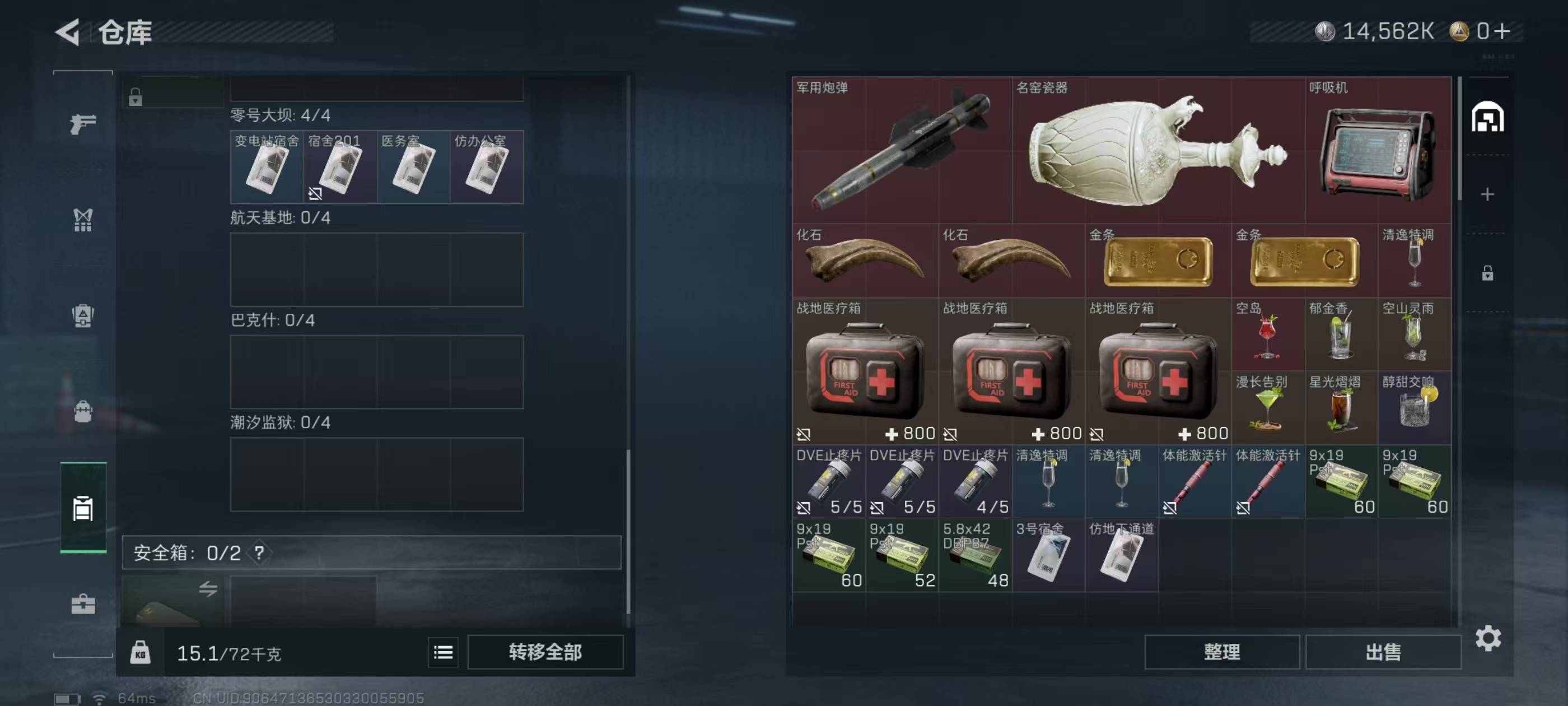The image size is (1568, 706).
Task: Choose the 3号宿舍 key card
Action: click(1048, 555)
